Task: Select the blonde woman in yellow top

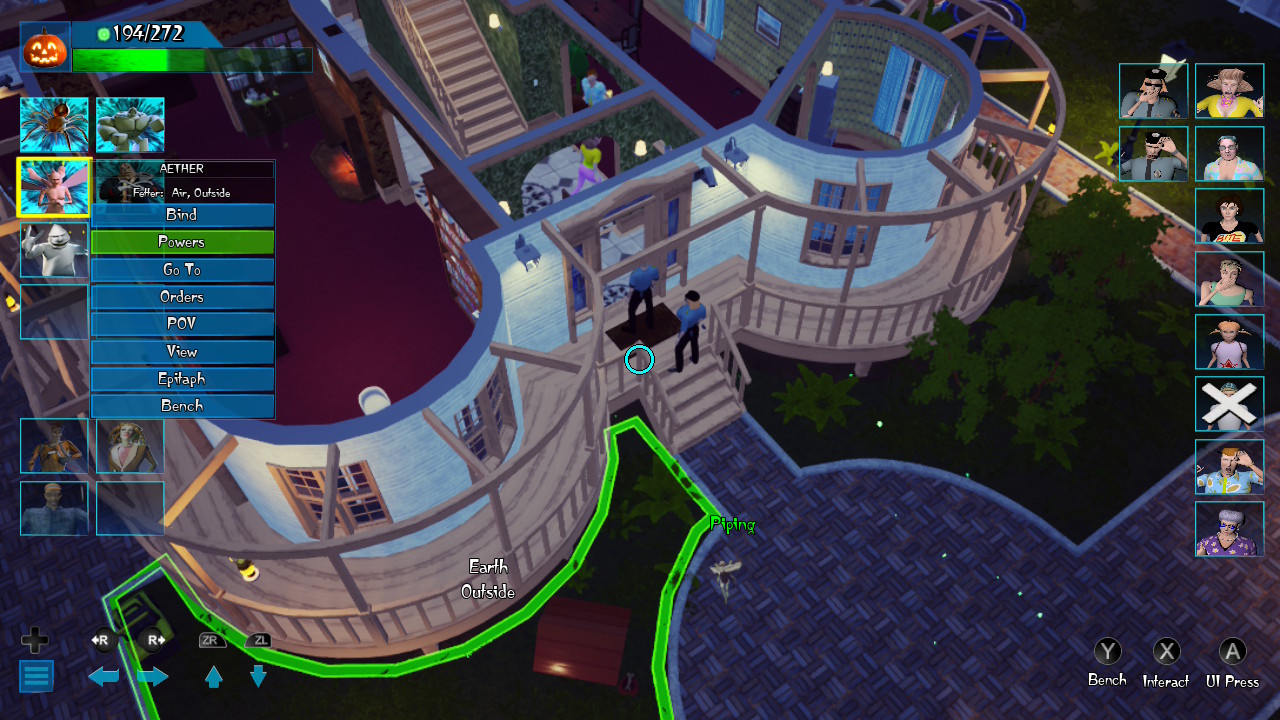Action: pos(1229,92)
